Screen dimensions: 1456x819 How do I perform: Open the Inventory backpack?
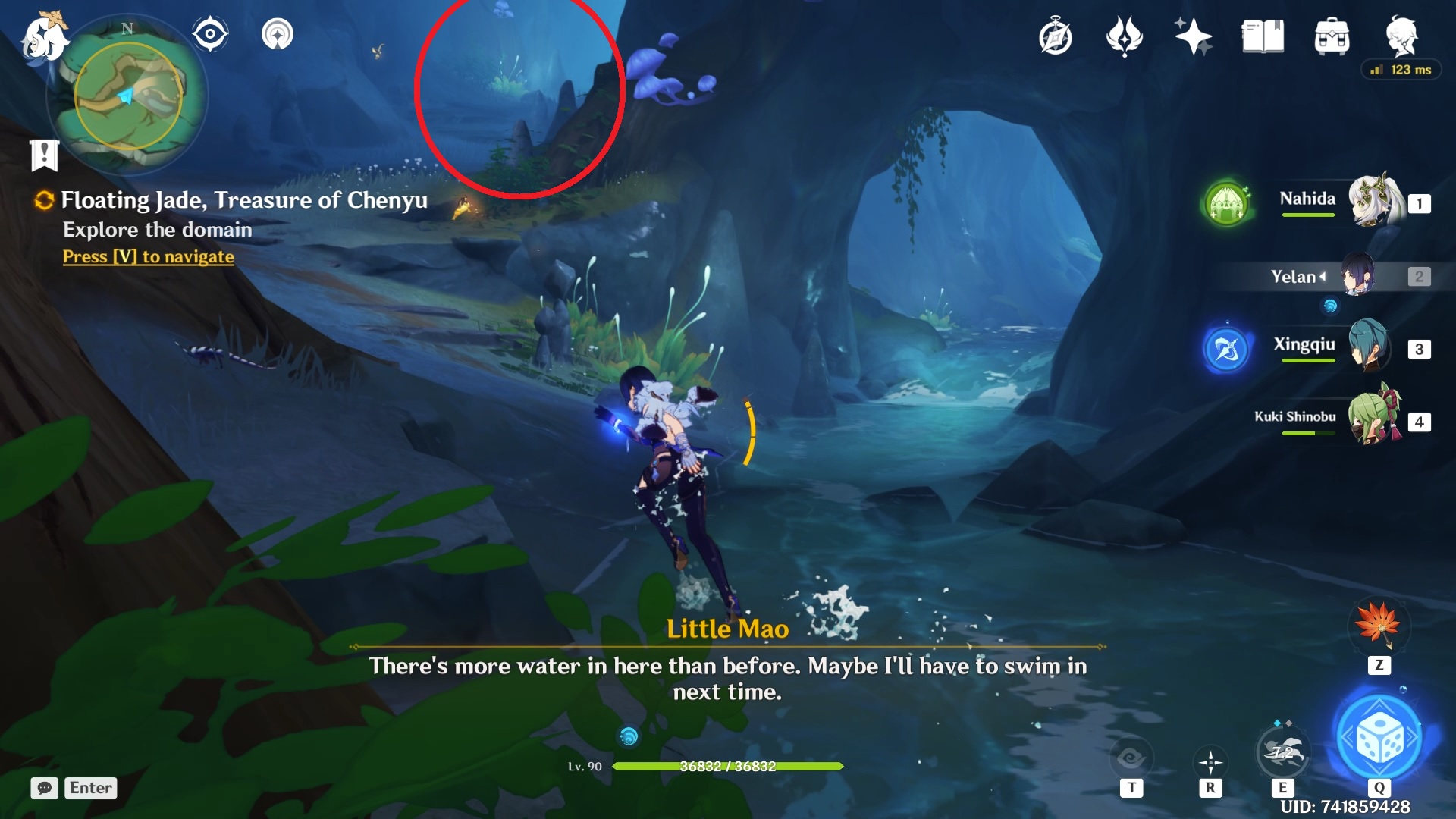click(1332, 36)
